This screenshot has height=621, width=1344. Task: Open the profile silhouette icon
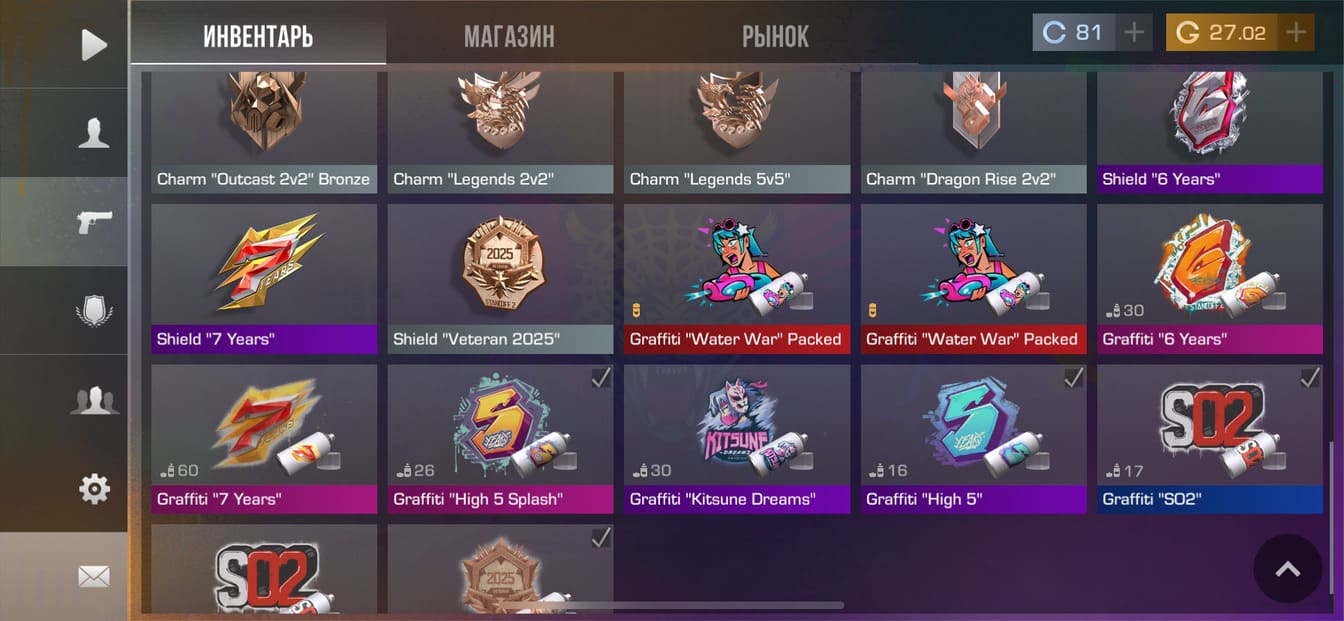(x=93, y=133)
